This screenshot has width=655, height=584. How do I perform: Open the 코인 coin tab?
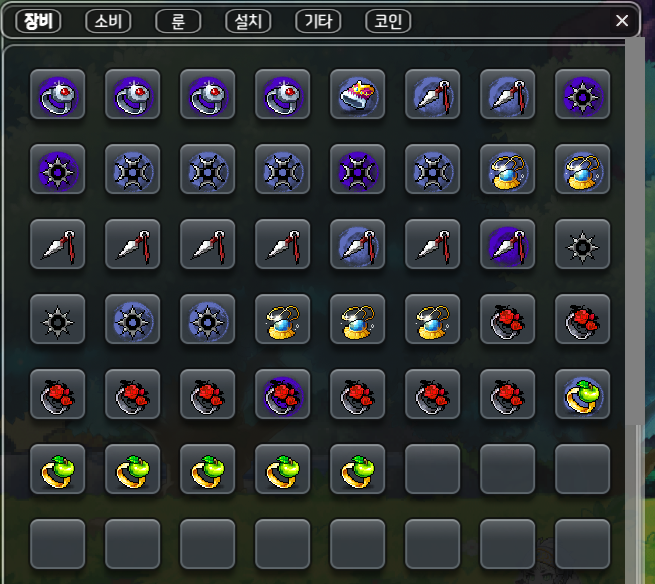point(388,21)
